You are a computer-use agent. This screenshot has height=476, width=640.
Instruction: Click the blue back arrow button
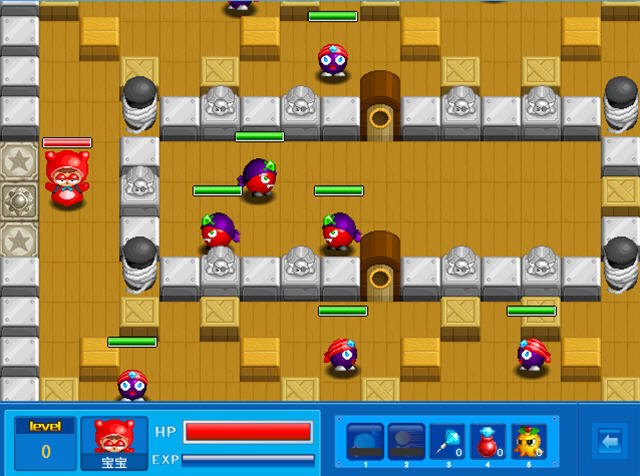click(608, 439)
